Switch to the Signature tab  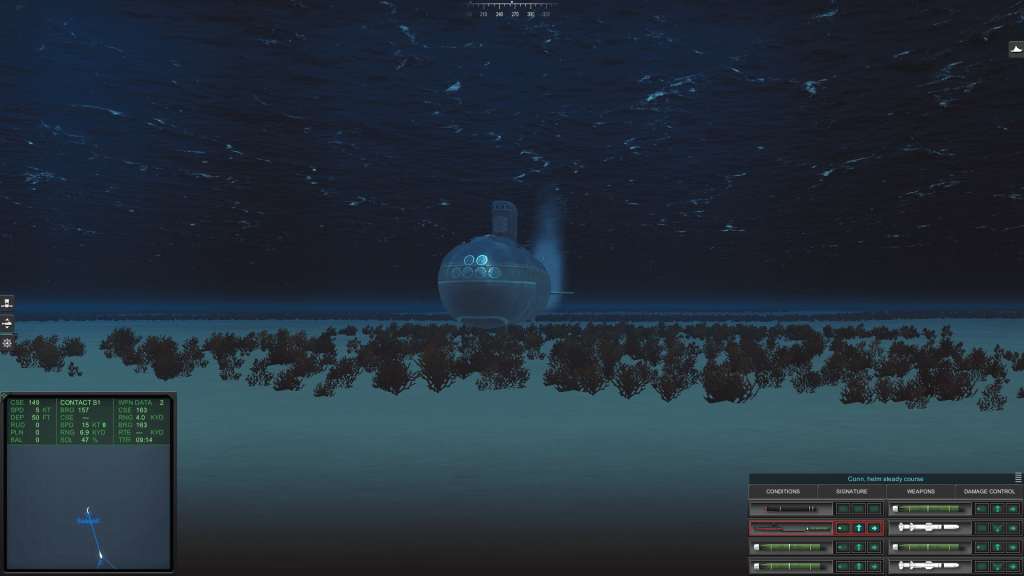(852, 491)
